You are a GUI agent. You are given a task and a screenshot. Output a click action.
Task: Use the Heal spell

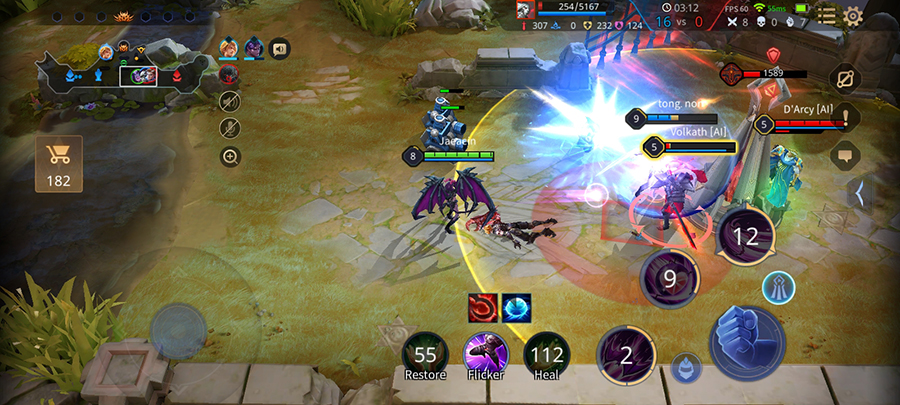(x=546, y=354)
